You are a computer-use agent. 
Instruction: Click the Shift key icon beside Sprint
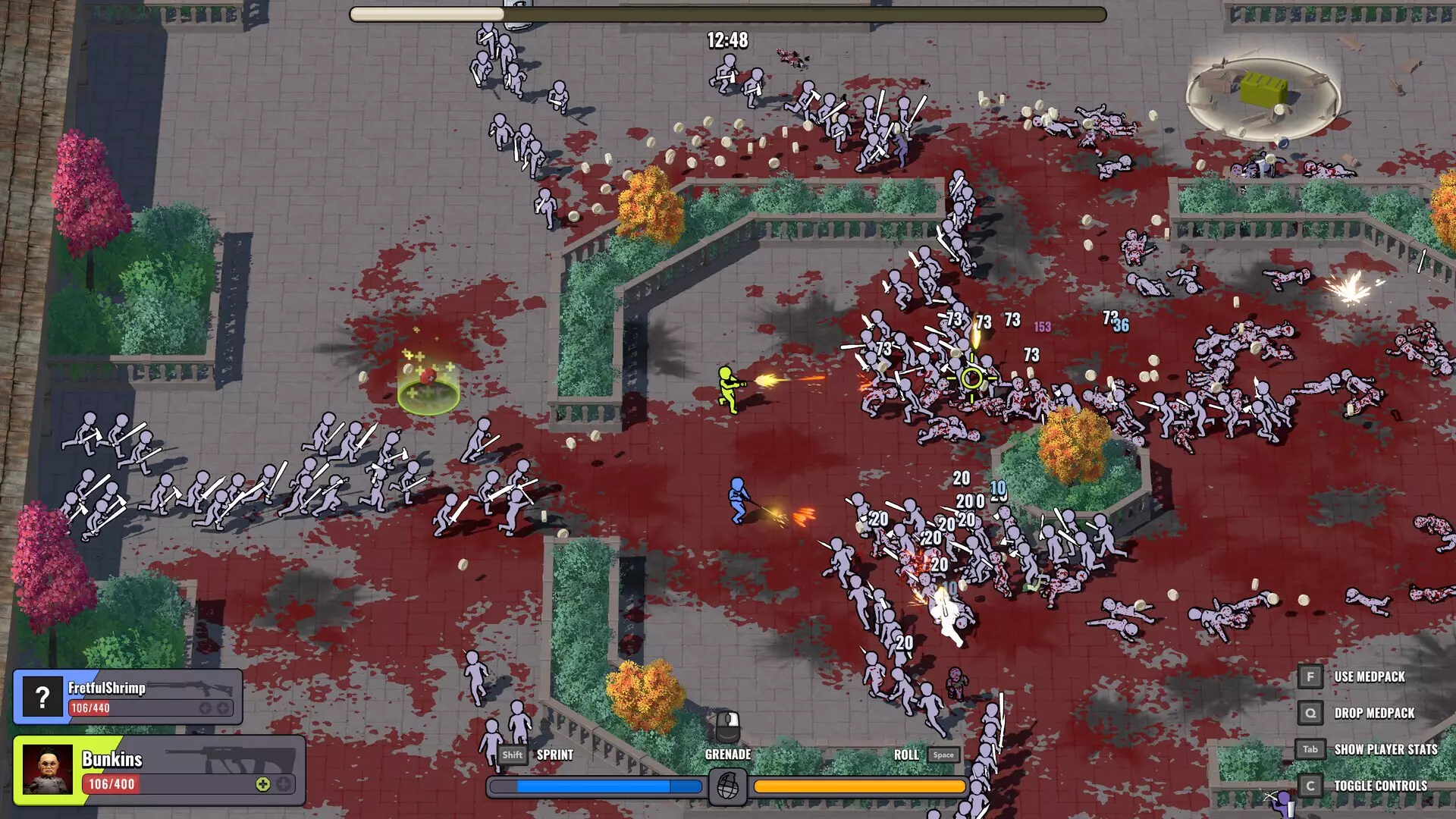click(x=512, y=755)
